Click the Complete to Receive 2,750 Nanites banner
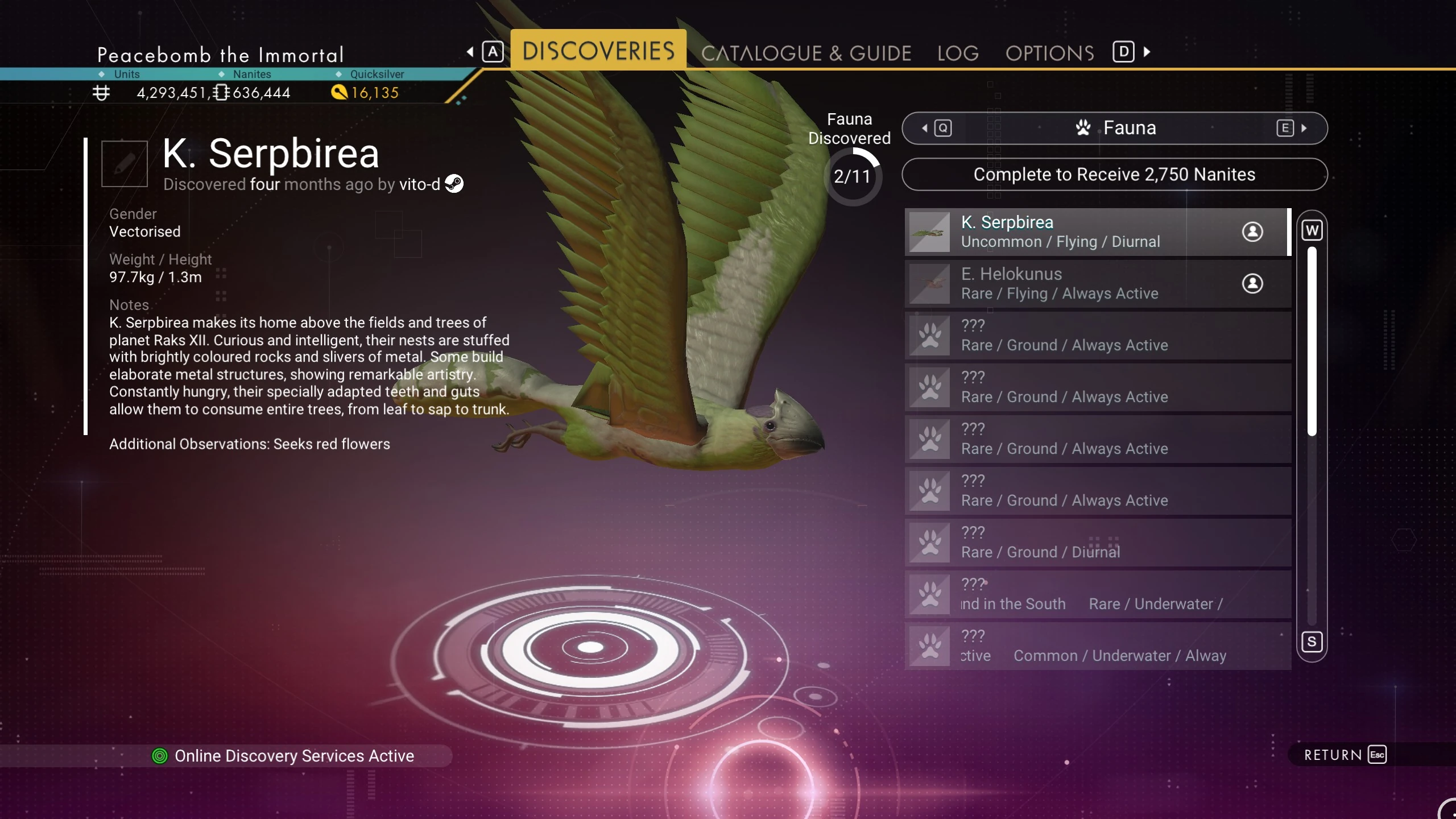The image size is (1456, 819). tap(1114, 175)
